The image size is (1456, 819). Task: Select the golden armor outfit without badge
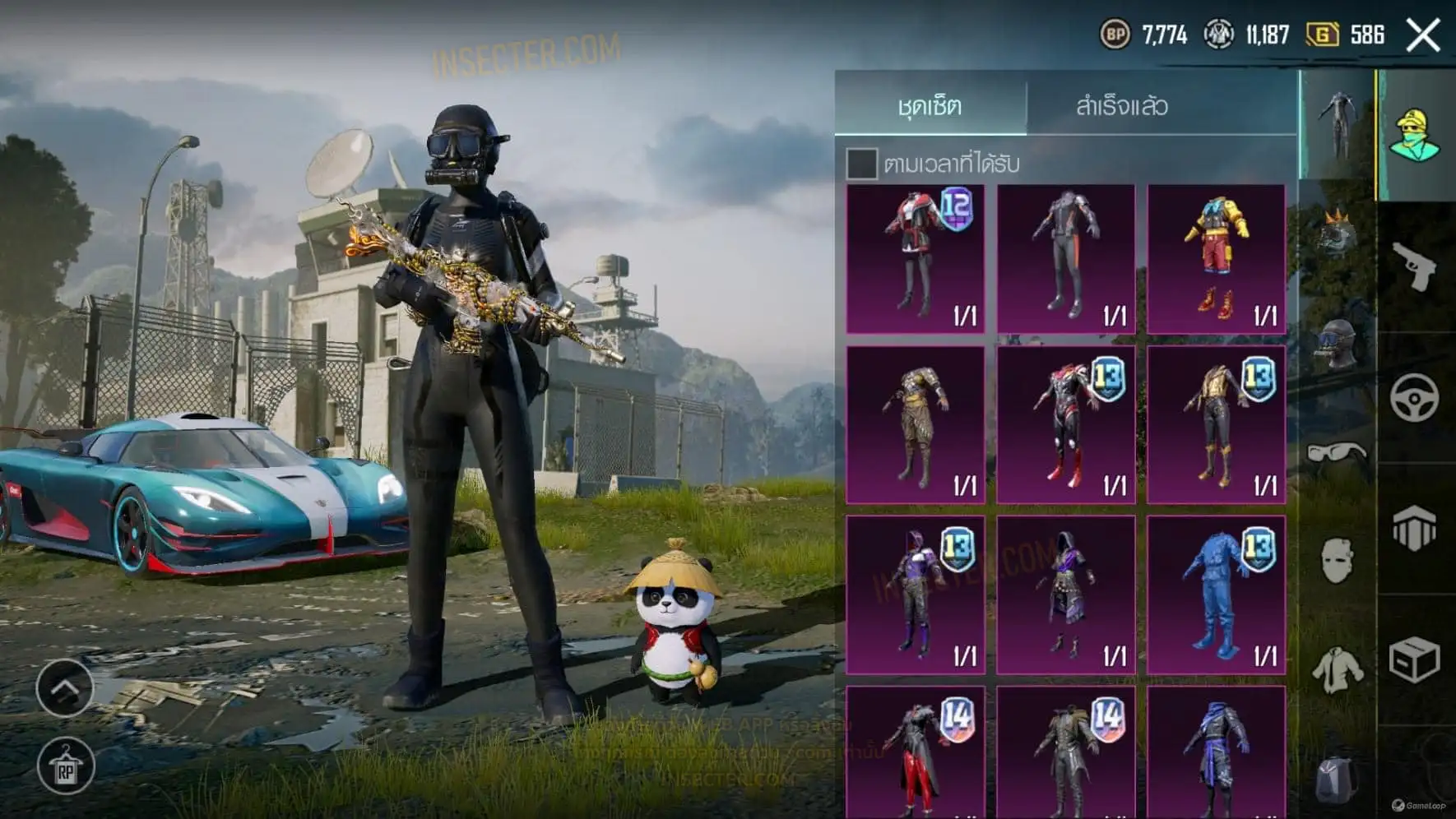[x=916, y=424]
